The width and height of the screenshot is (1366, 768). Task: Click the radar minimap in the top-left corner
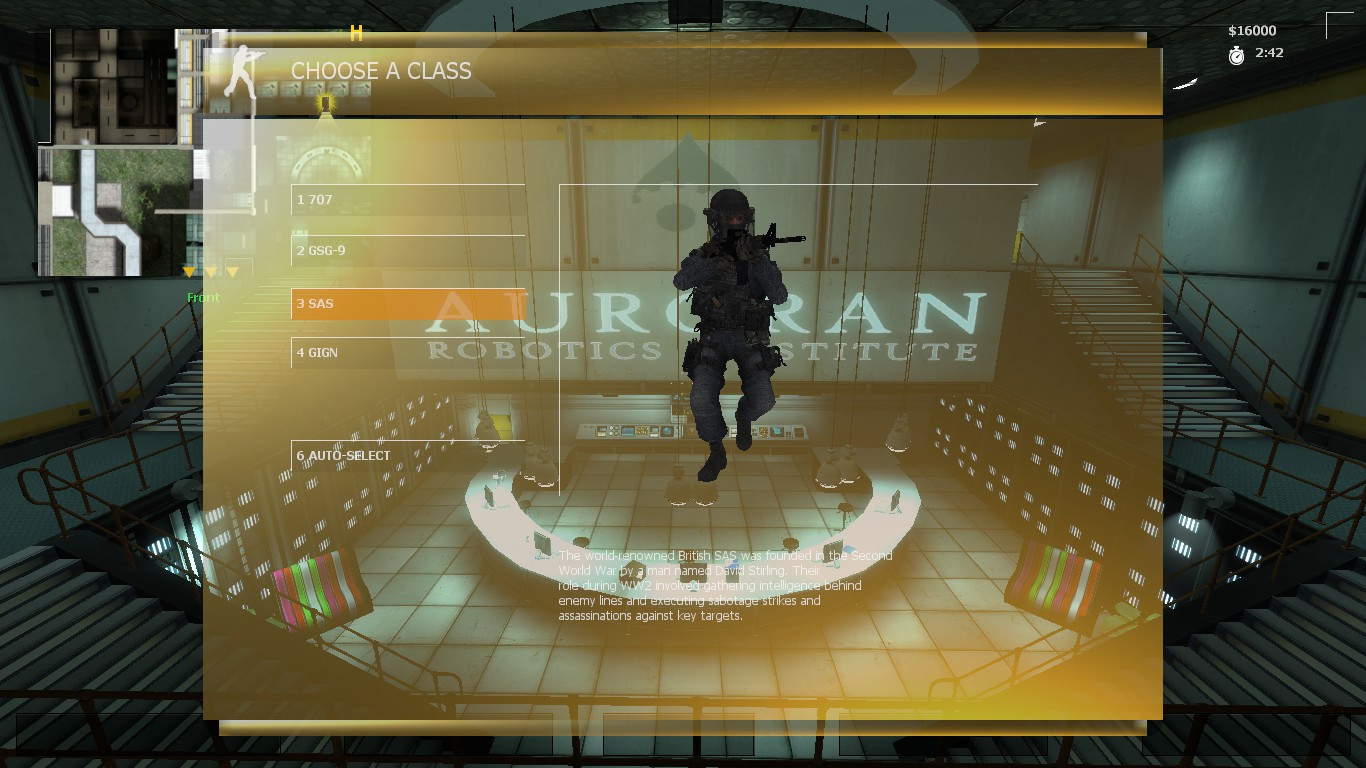point(115,150)
